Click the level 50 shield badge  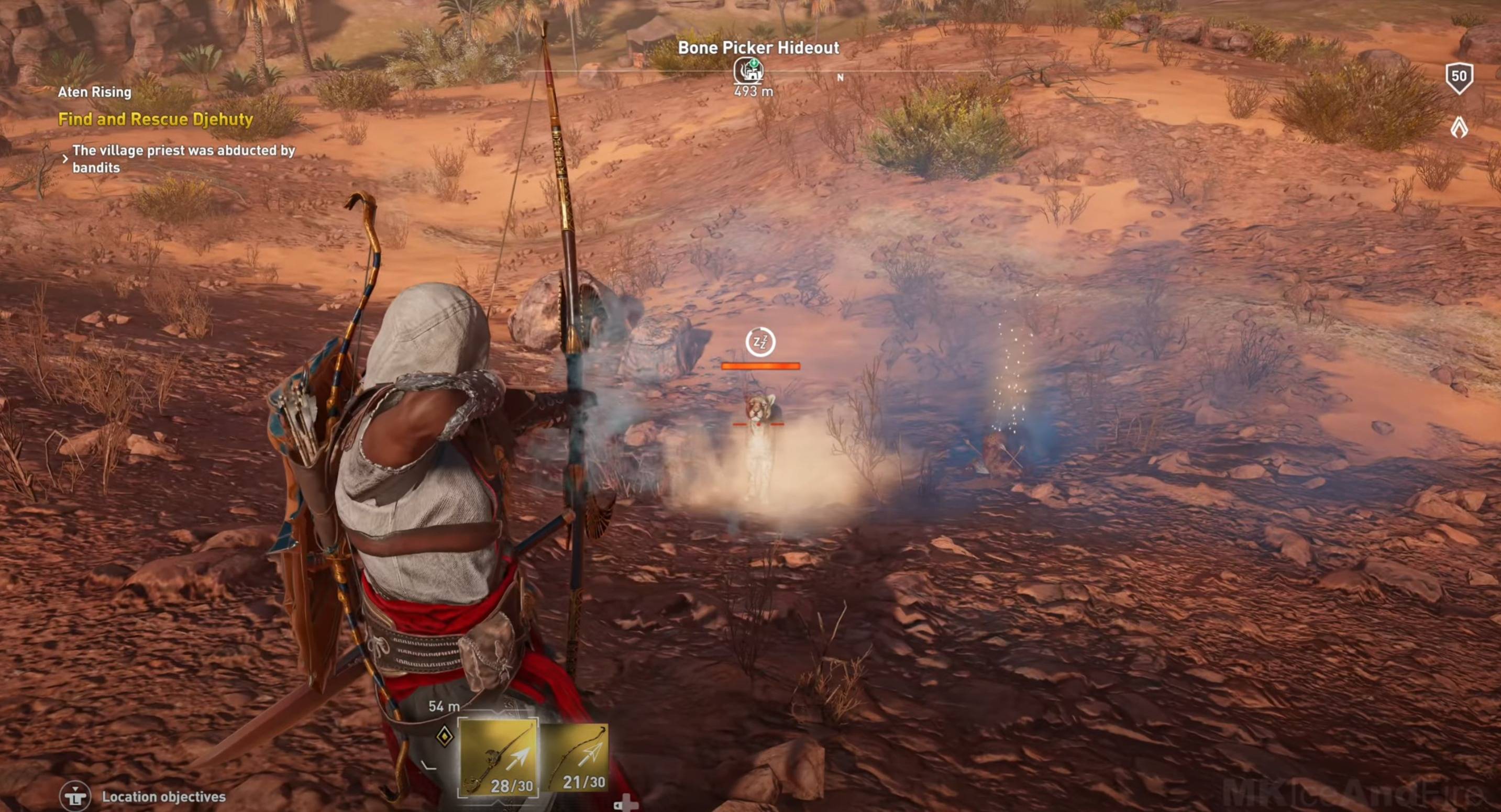pos(1459,77)
